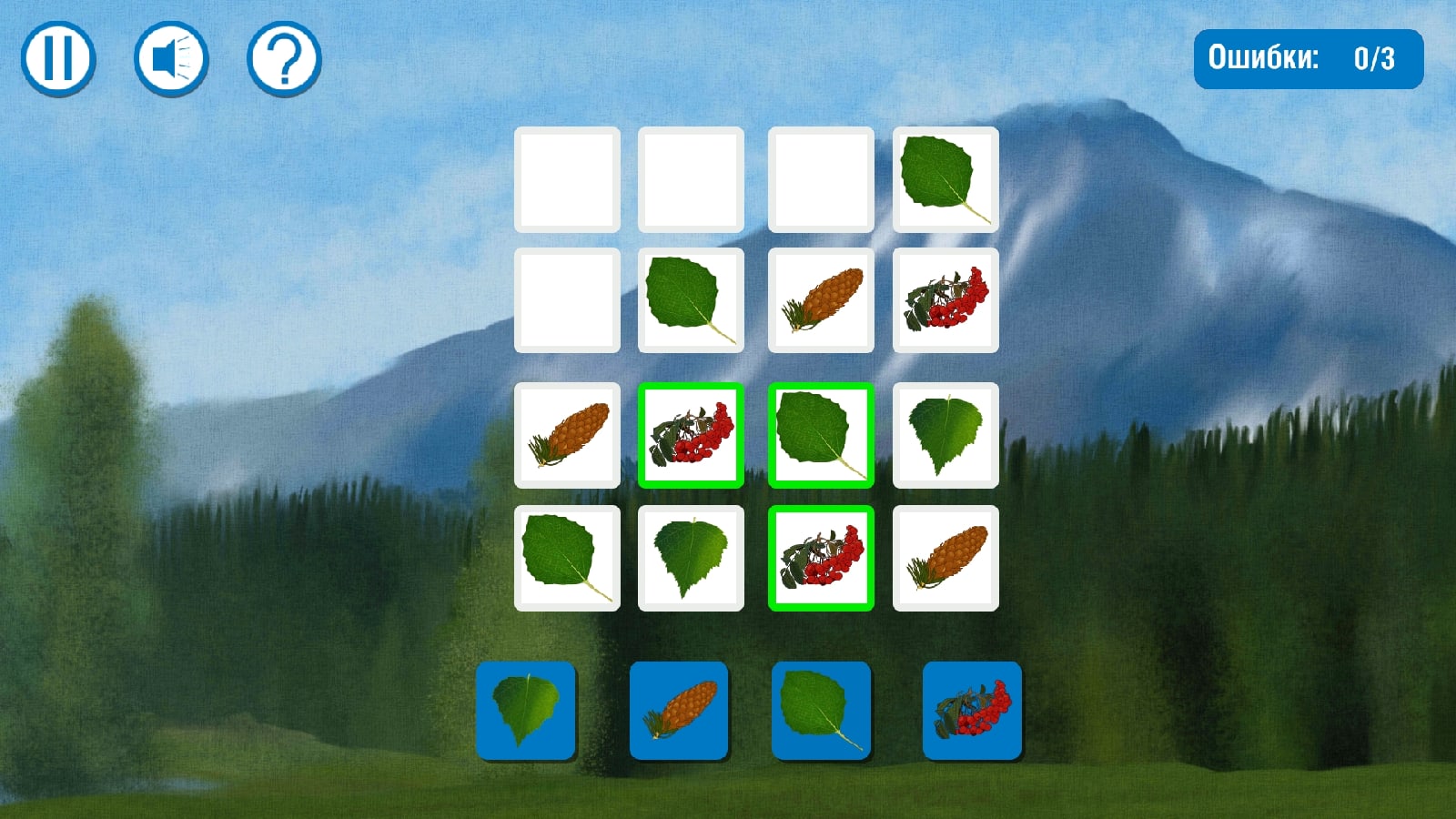
Task: Choose the rowan berries on blue answer tile
Action: (x=972, y=711)
